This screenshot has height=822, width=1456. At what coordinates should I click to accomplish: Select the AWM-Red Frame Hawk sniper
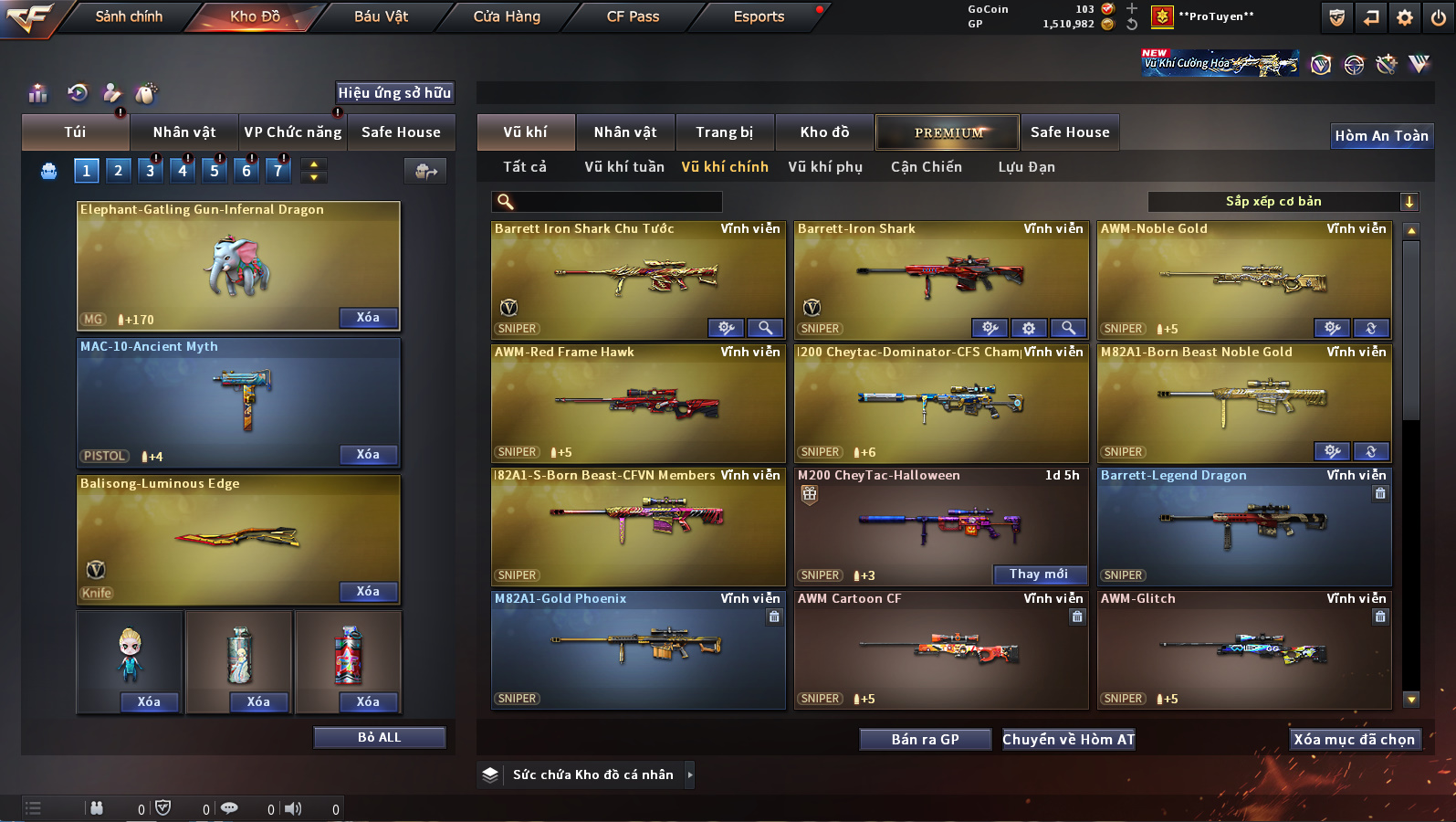[637, 403]
